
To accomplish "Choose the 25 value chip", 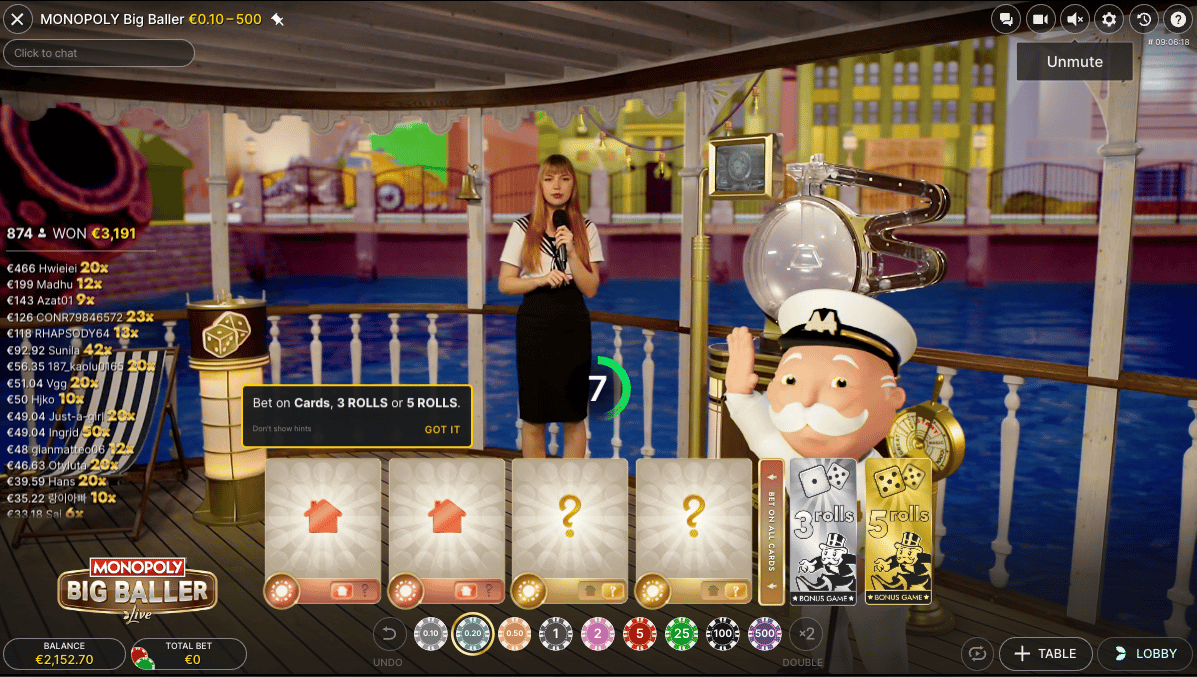I will [681, 632].
